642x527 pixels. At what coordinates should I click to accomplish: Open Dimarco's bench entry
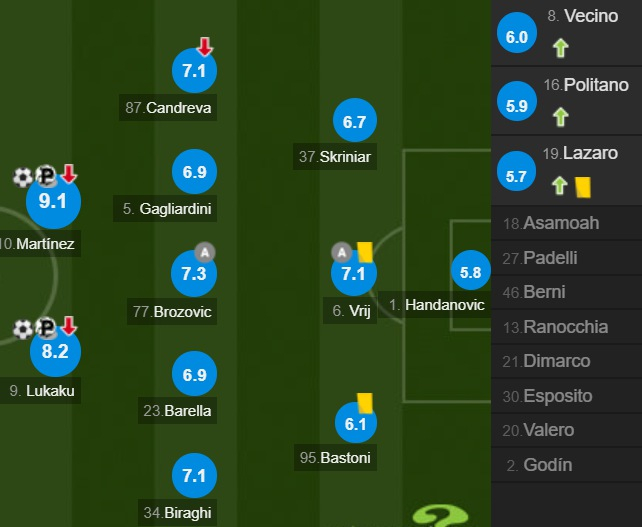(566, 361)
